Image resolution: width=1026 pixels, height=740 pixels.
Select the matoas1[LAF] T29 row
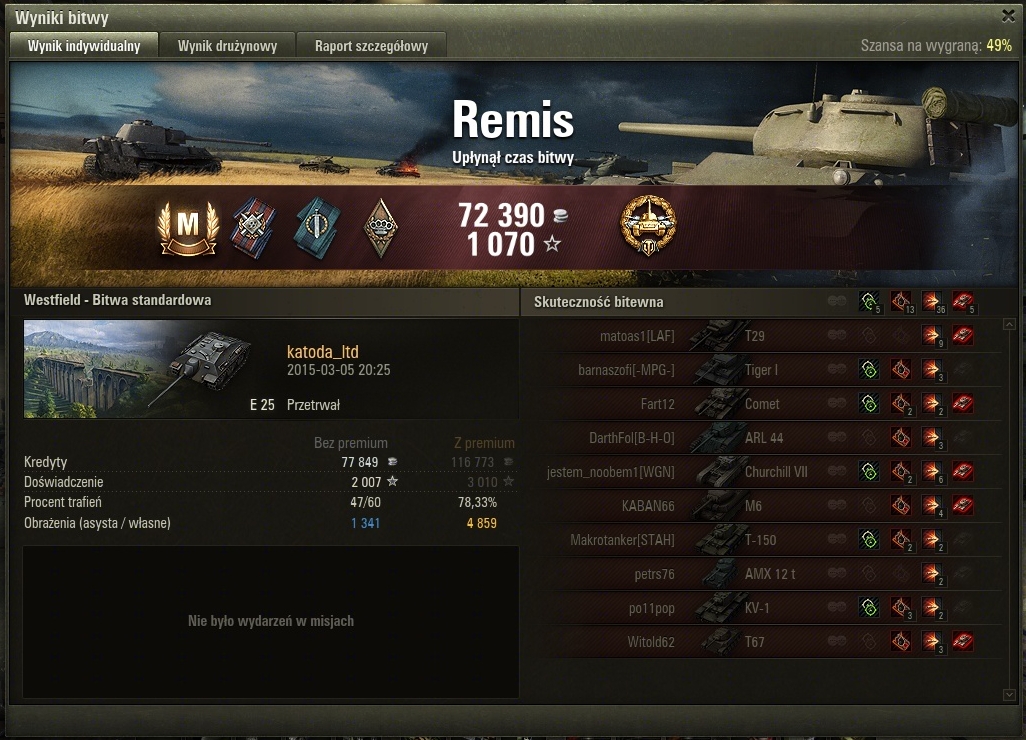(x=760, y=336)
